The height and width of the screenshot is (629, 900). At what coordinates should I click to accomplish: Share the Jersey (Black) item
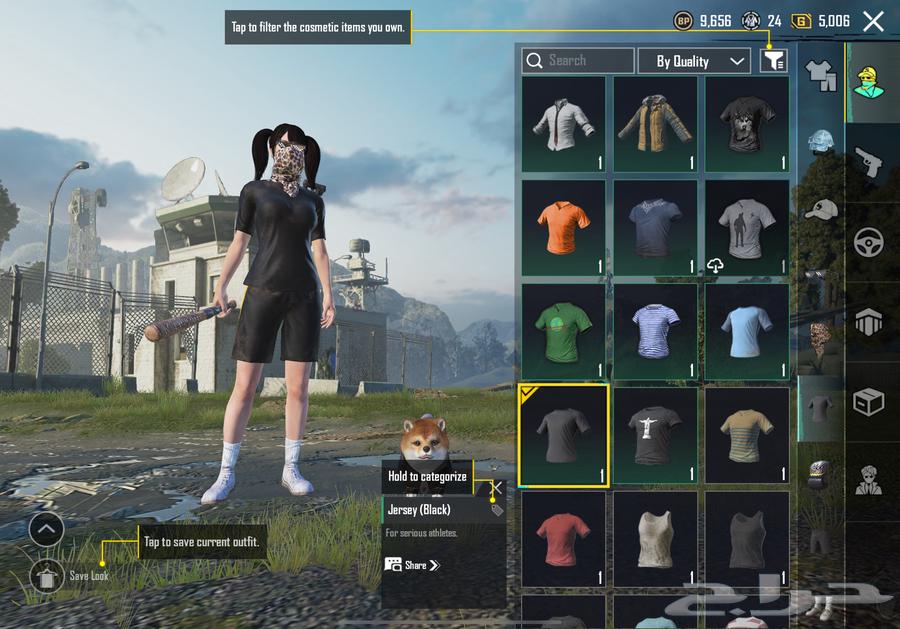tap(412, 565)
